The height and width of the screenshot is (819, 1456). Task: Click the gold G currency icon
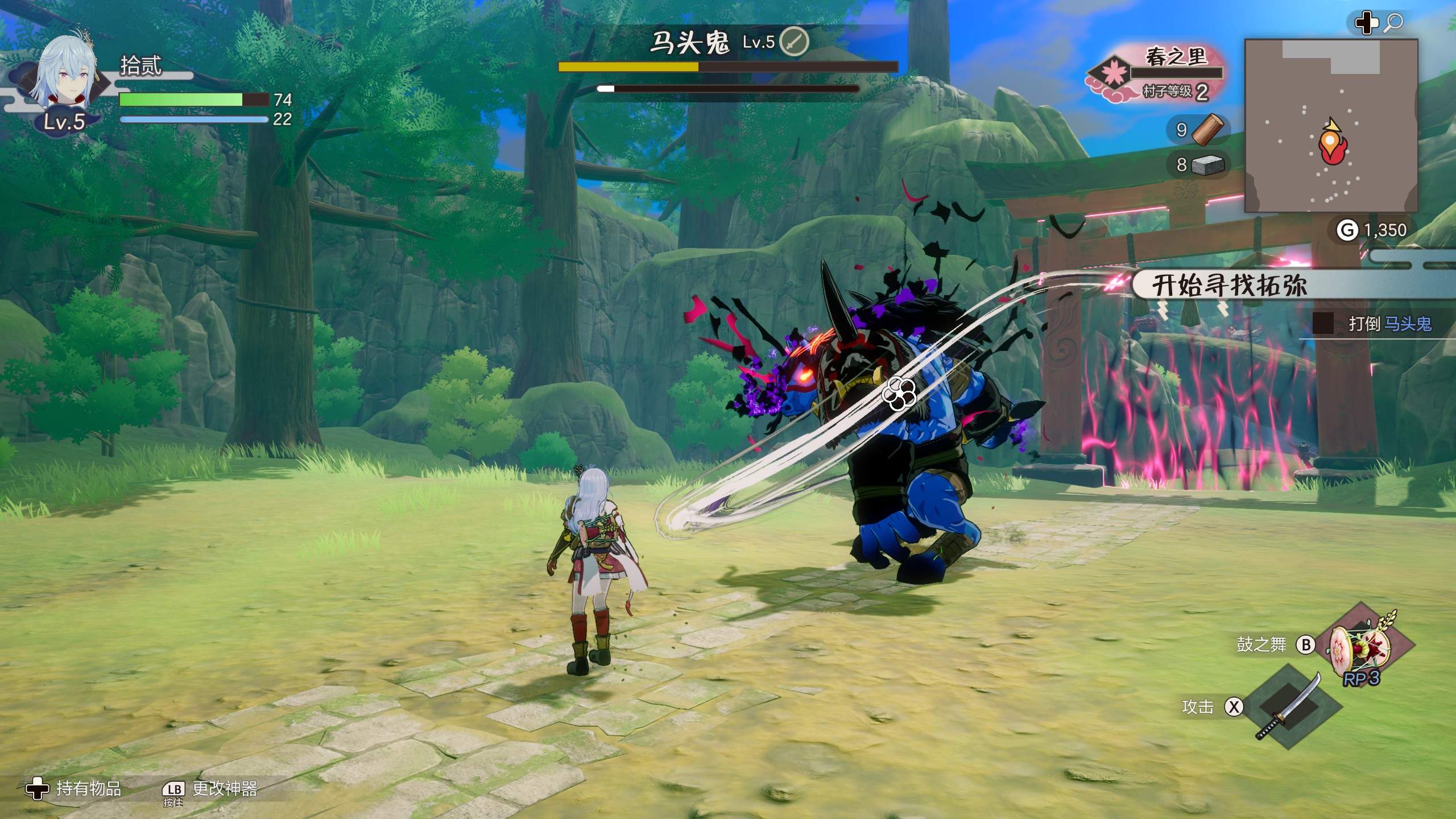[x=1346, y=230]
